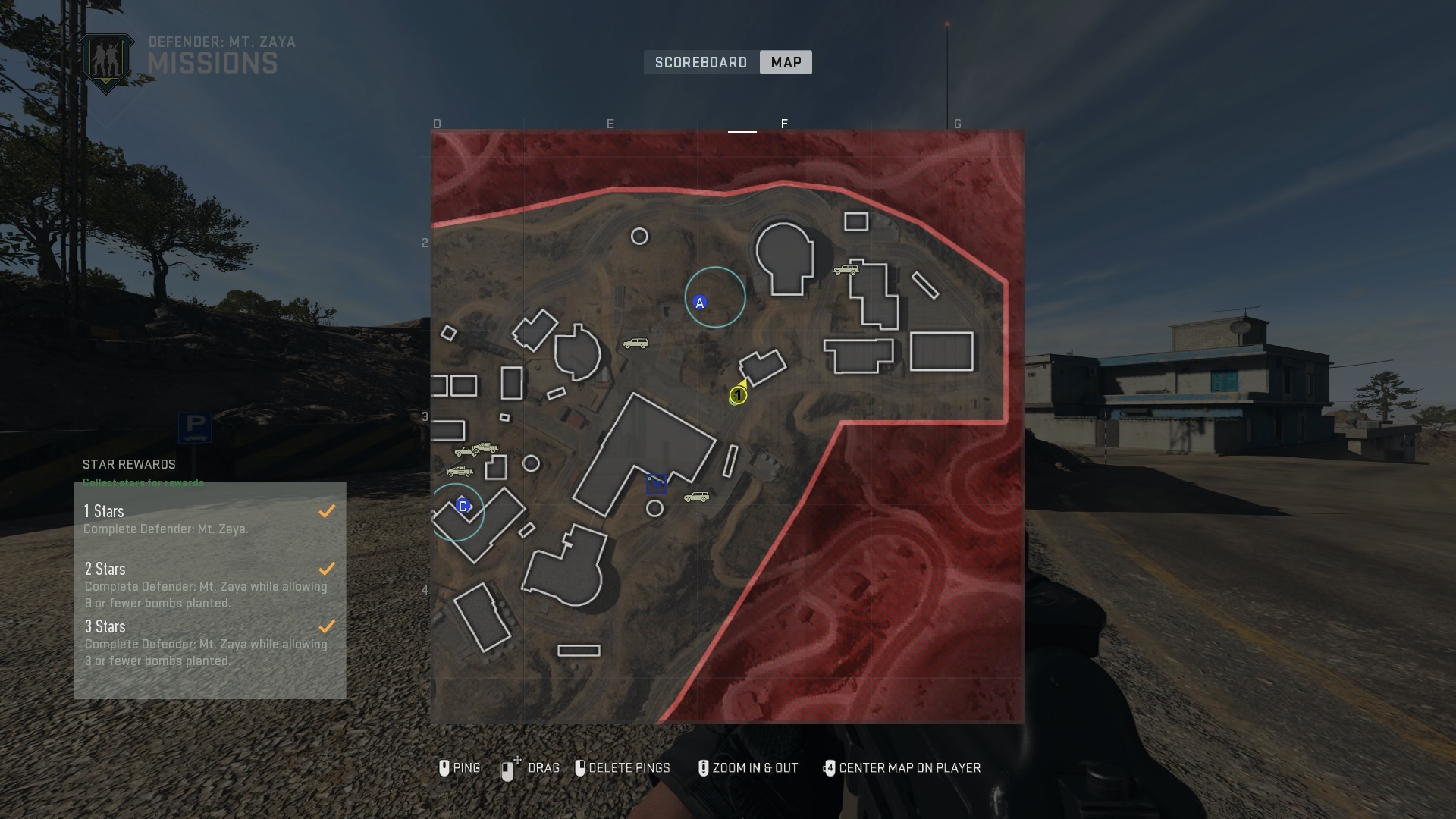
Task: Click the yellow objective marker 1
Action: click(736, 395)
